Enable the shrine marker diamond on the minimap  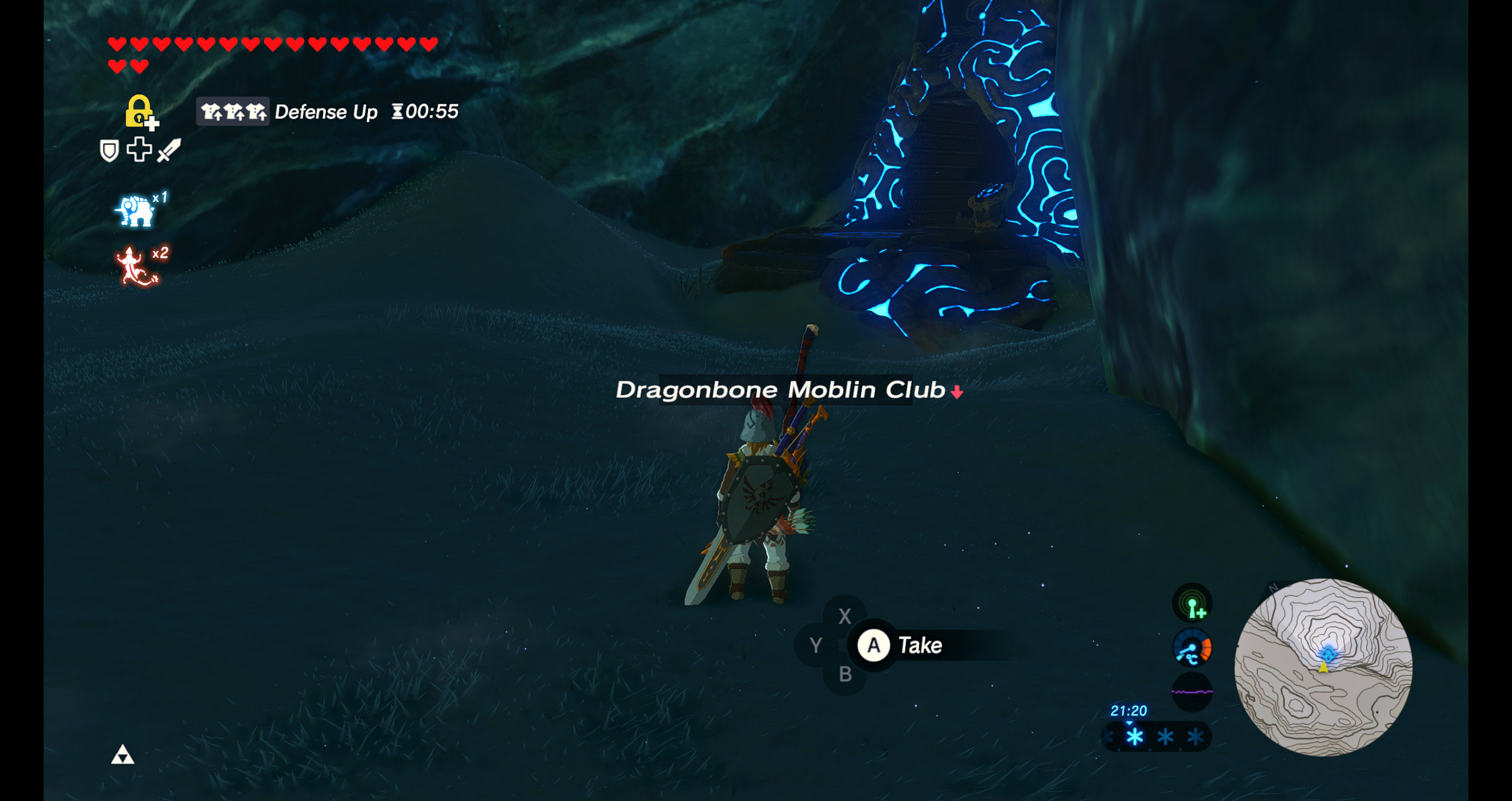point(1328,655)
